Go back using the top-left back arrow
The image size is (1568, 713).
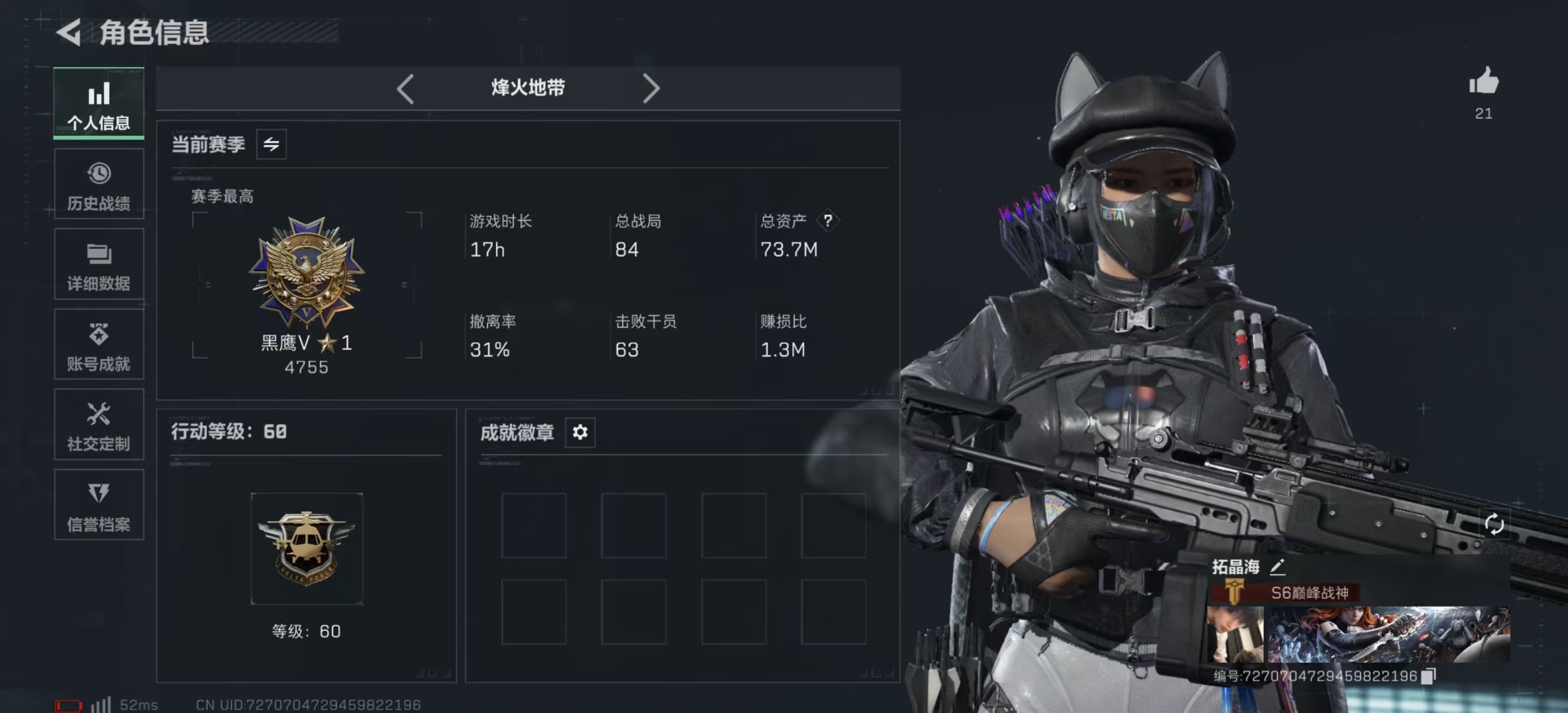point(69,32)
